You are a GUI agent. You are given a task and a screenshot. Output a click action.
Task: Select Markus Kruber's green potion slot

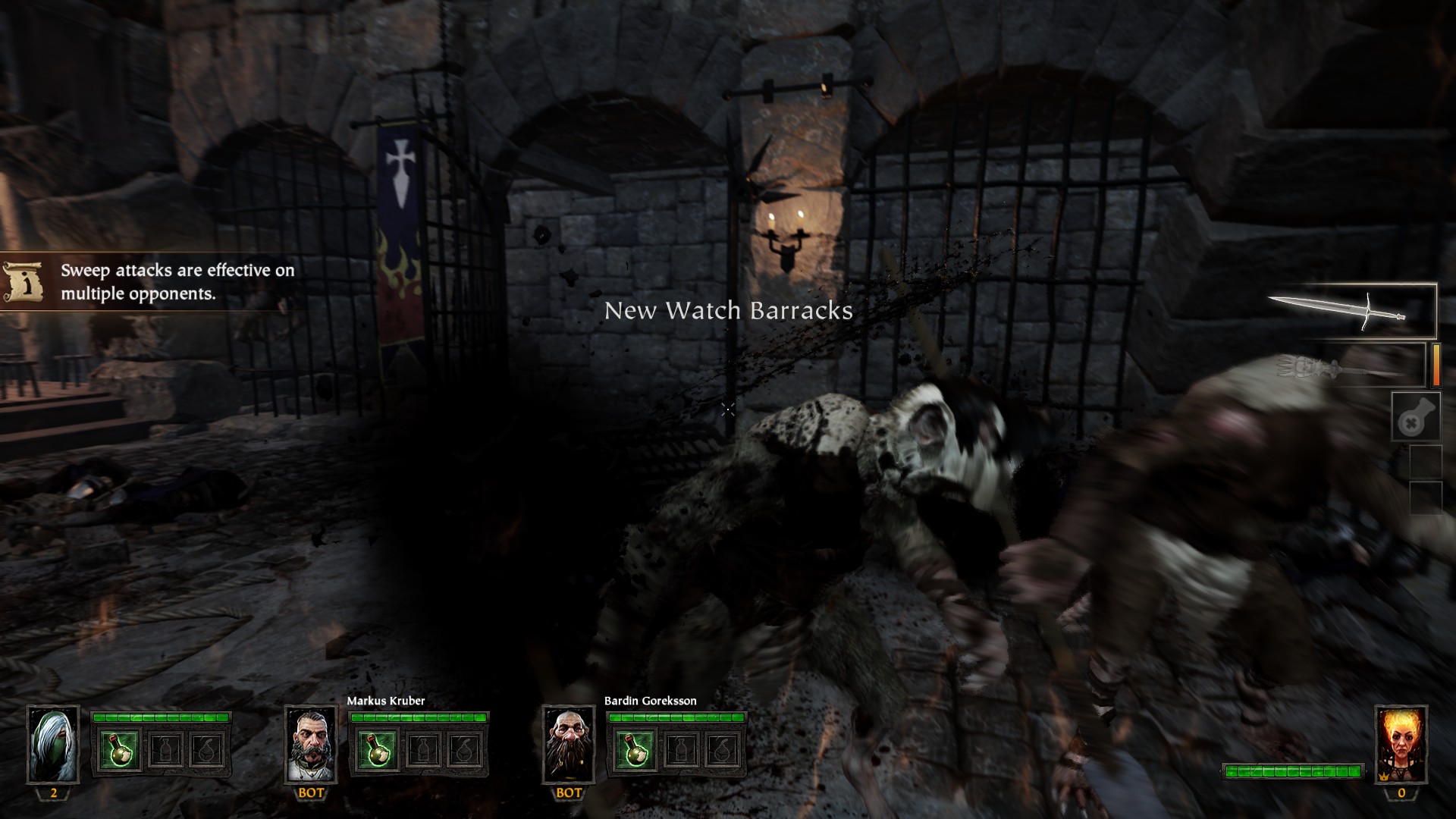377,750
